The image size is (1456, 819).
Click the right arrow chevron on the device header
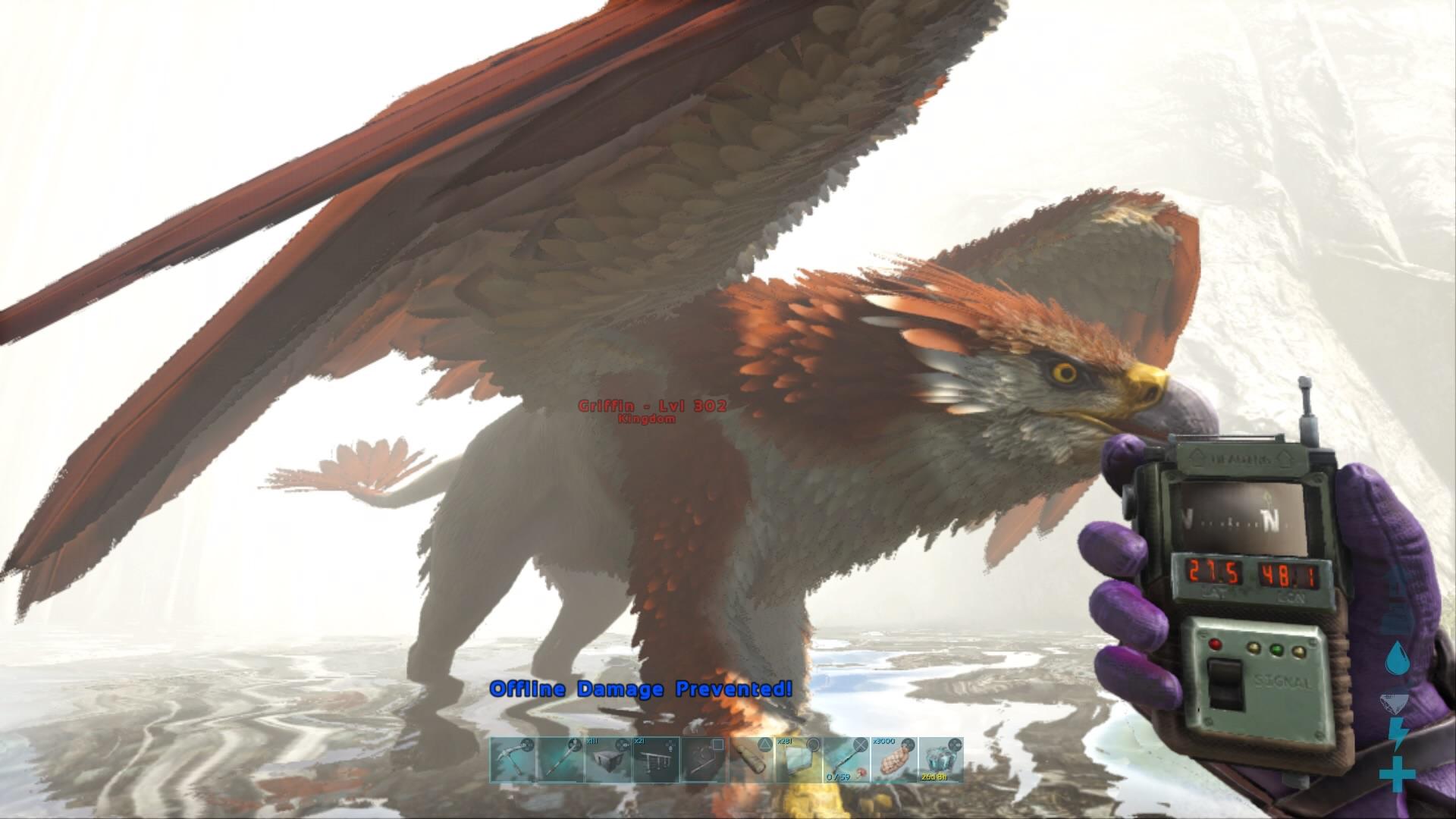point(1287,458)
